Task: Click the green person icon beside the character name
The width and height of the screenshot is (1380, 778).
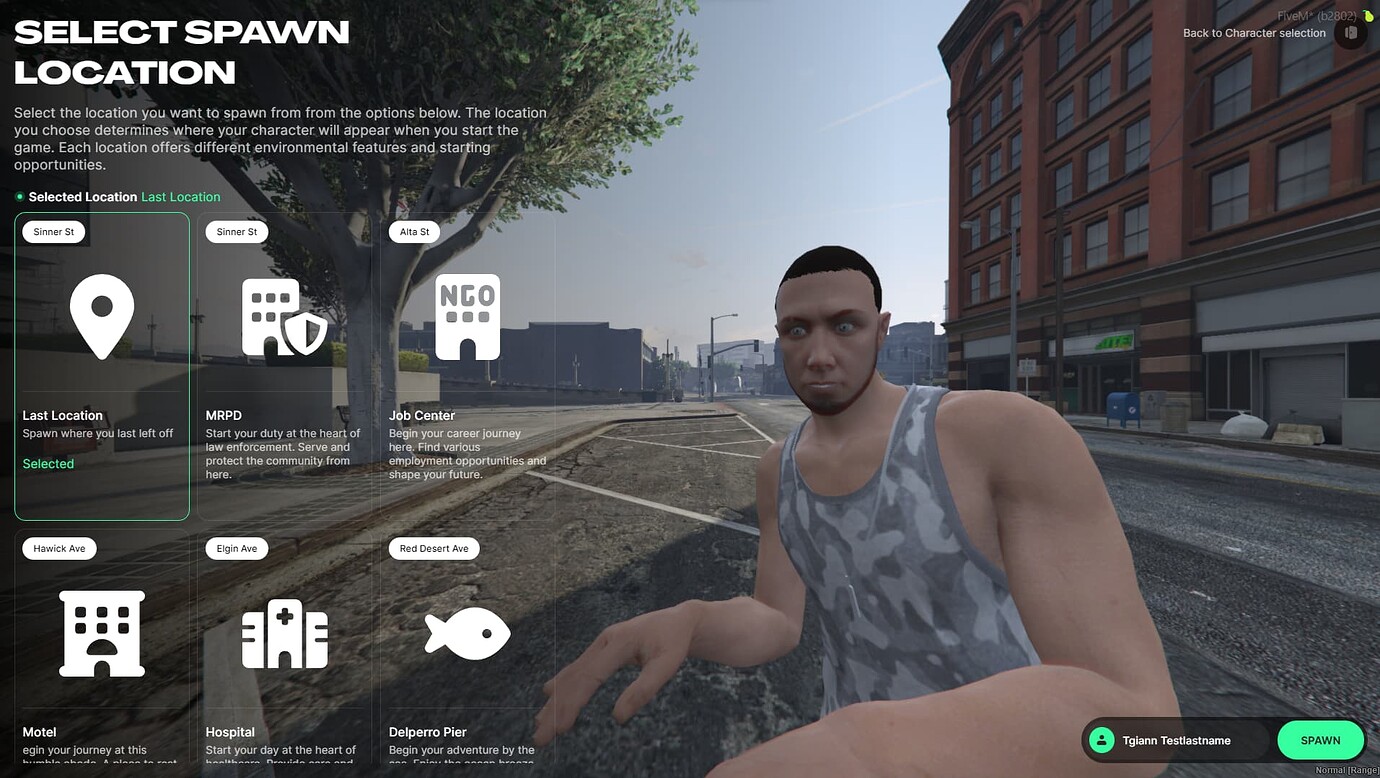Action: (x=1101, y=740)
